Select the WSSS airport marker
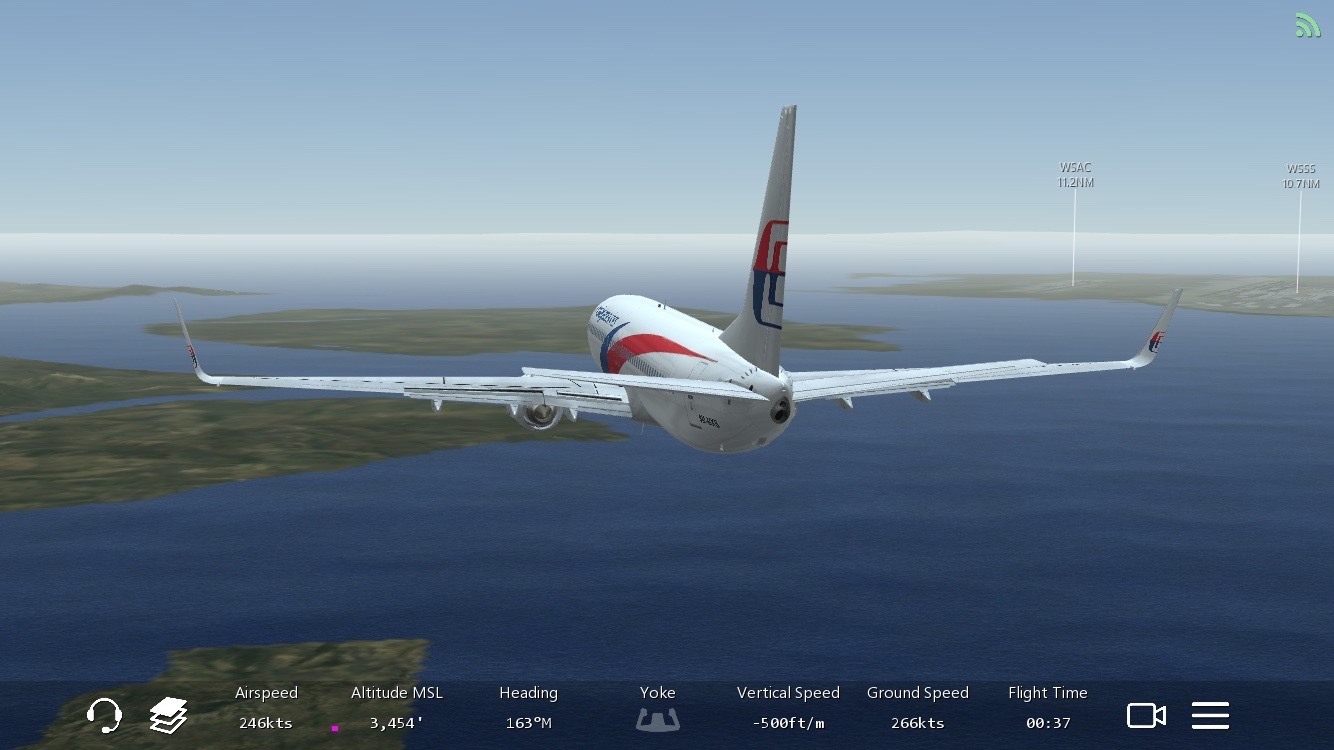The width and height of the screenshot is (1334, 750). click(x=1301, y=176)
